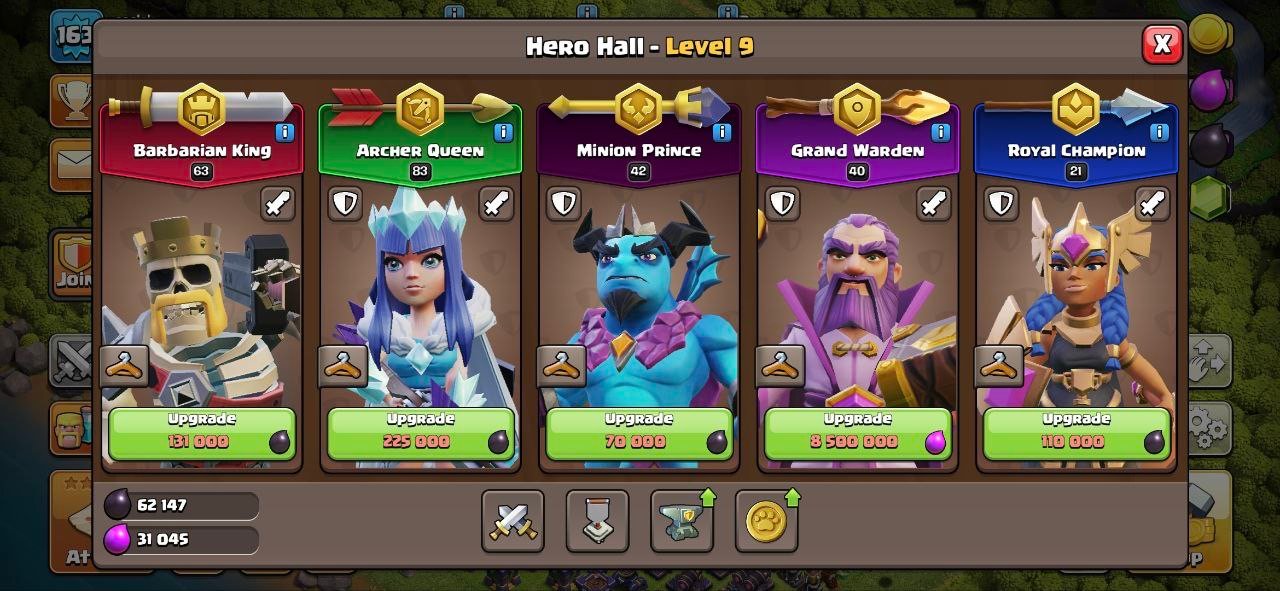Click the Grand Warden shield icon

pyautogui.click(x=782, y=204)
